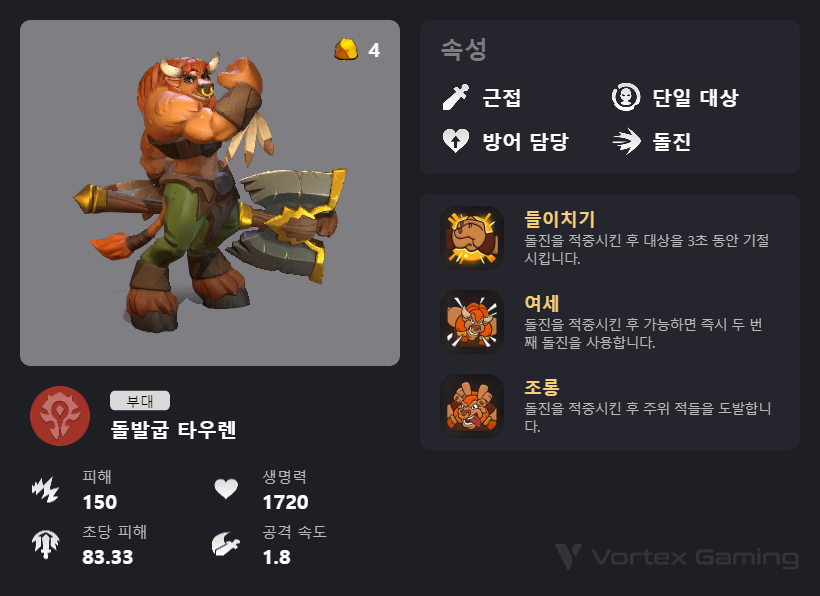820x596 pixels.
Task: Select the 들이치기 talent icon
Action: click(x=471, y=237)
